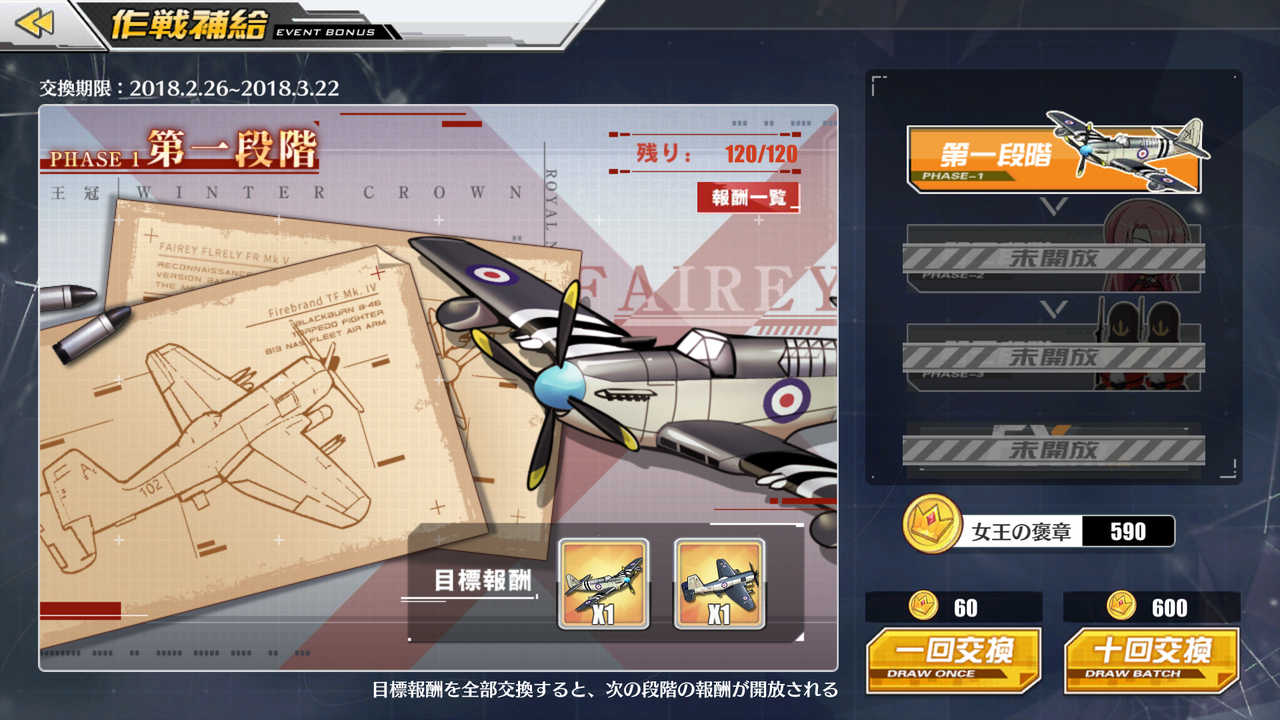Image resolution: width=1280 pixels, height=720 pixels.
Task: Expand the chevron between Phase-2 and Phase-3
Action: (x=1055, y=307)
